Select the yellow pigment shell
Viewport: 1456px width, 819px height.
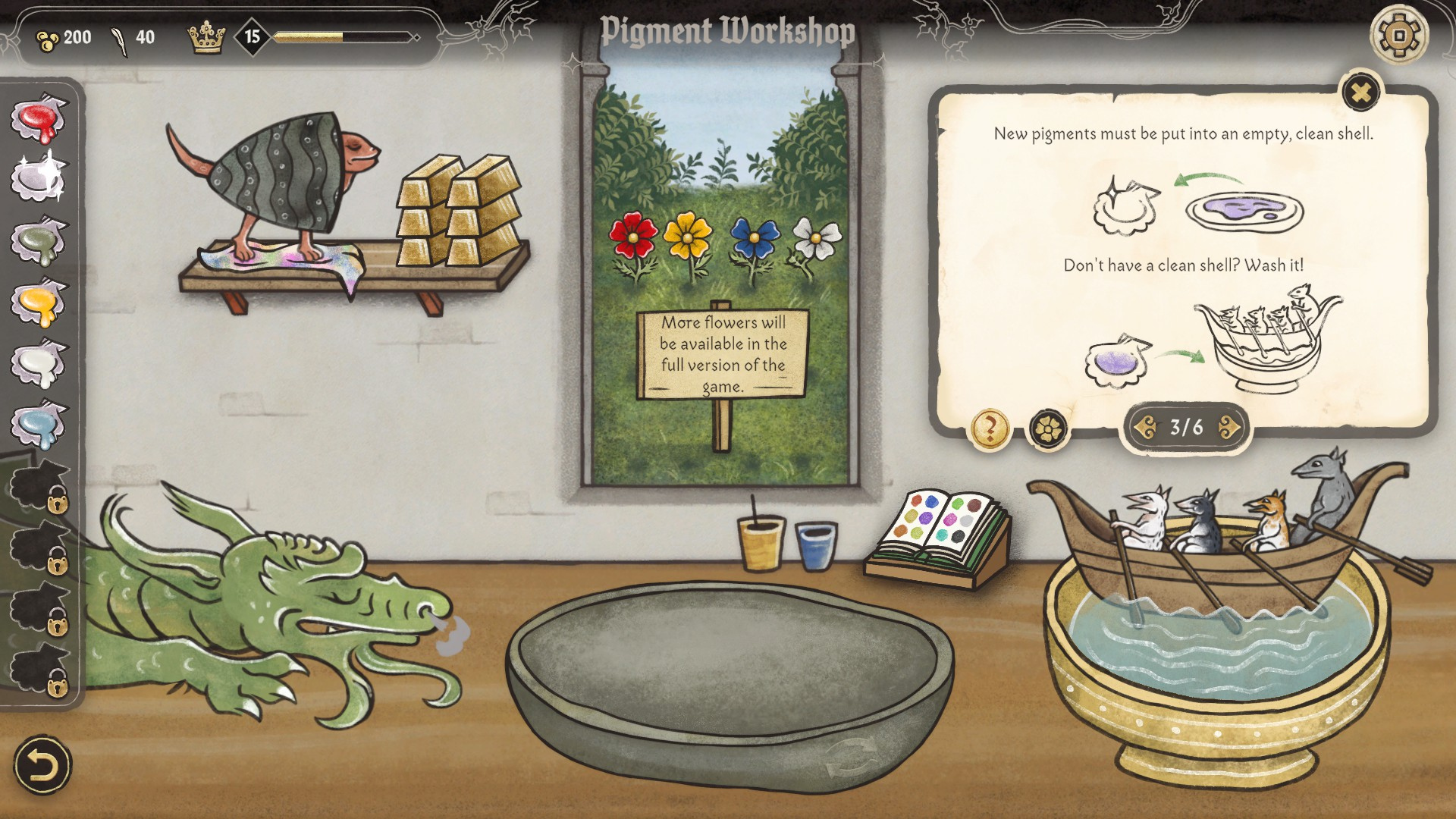39,303
